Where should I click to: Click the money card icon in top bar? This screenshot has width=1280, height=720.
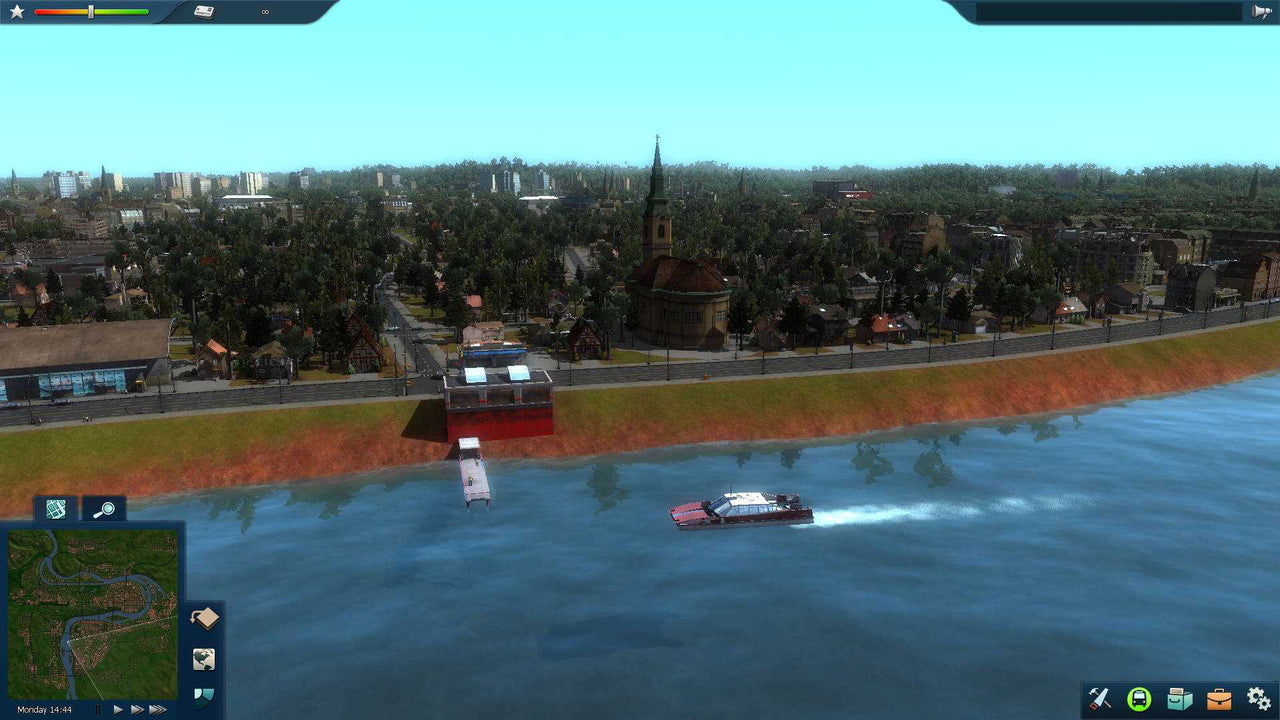205,11
